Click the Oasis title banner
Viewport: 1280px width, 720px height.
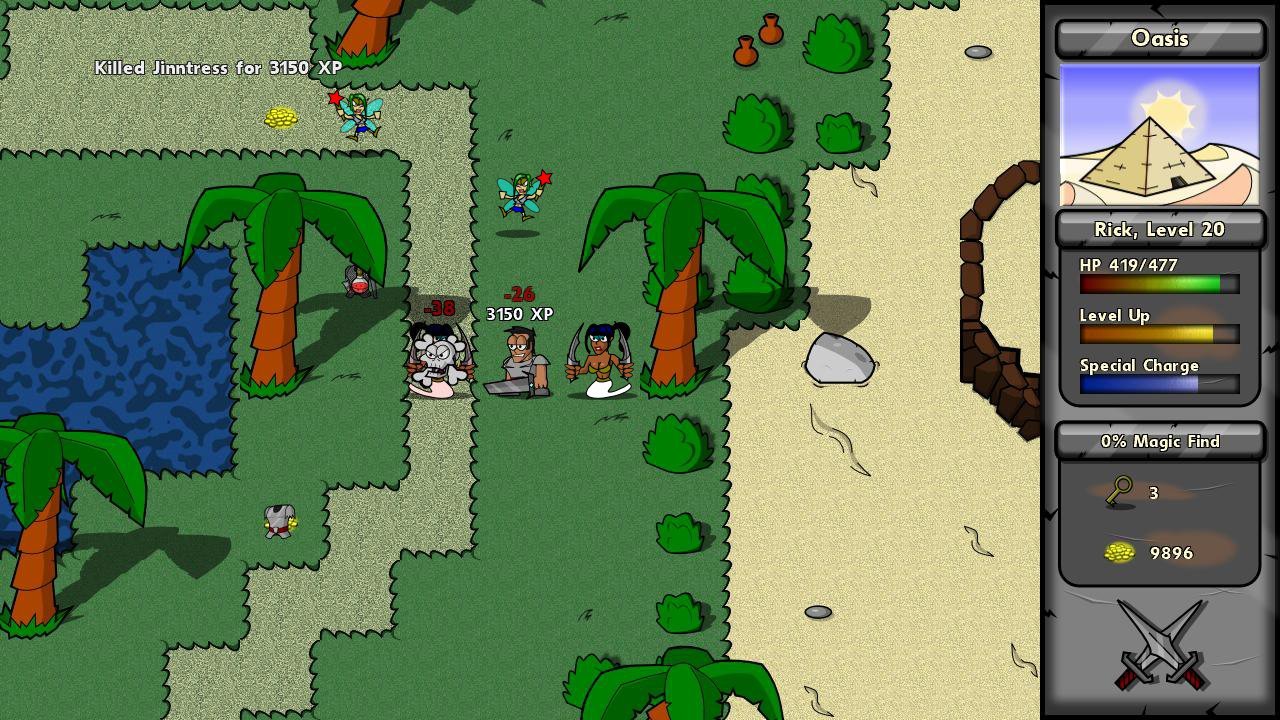pyautogui.click(x=1159, y=39)
